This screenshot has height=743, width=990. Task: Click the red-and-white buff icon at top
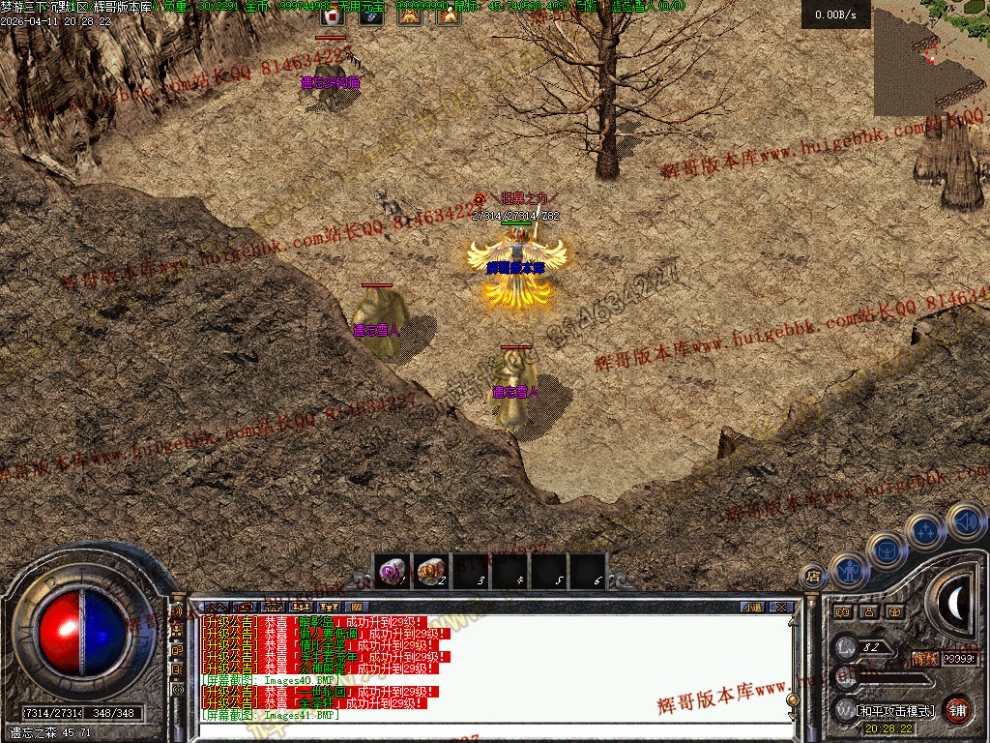(x=332, y=15)
